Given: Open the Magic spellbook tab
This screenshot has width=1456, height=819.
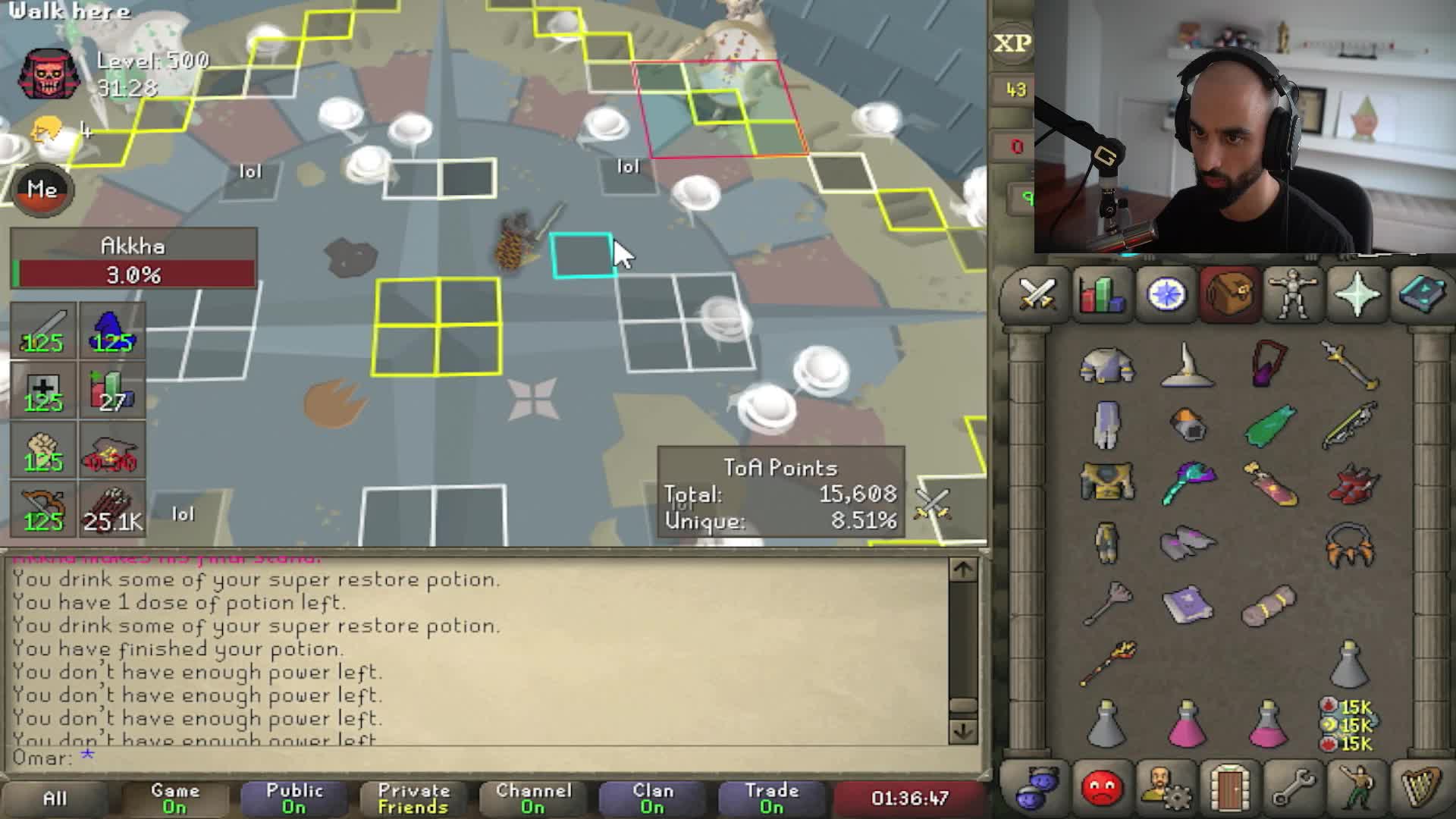Looking at the screenshot, I should coord(1420,294).
